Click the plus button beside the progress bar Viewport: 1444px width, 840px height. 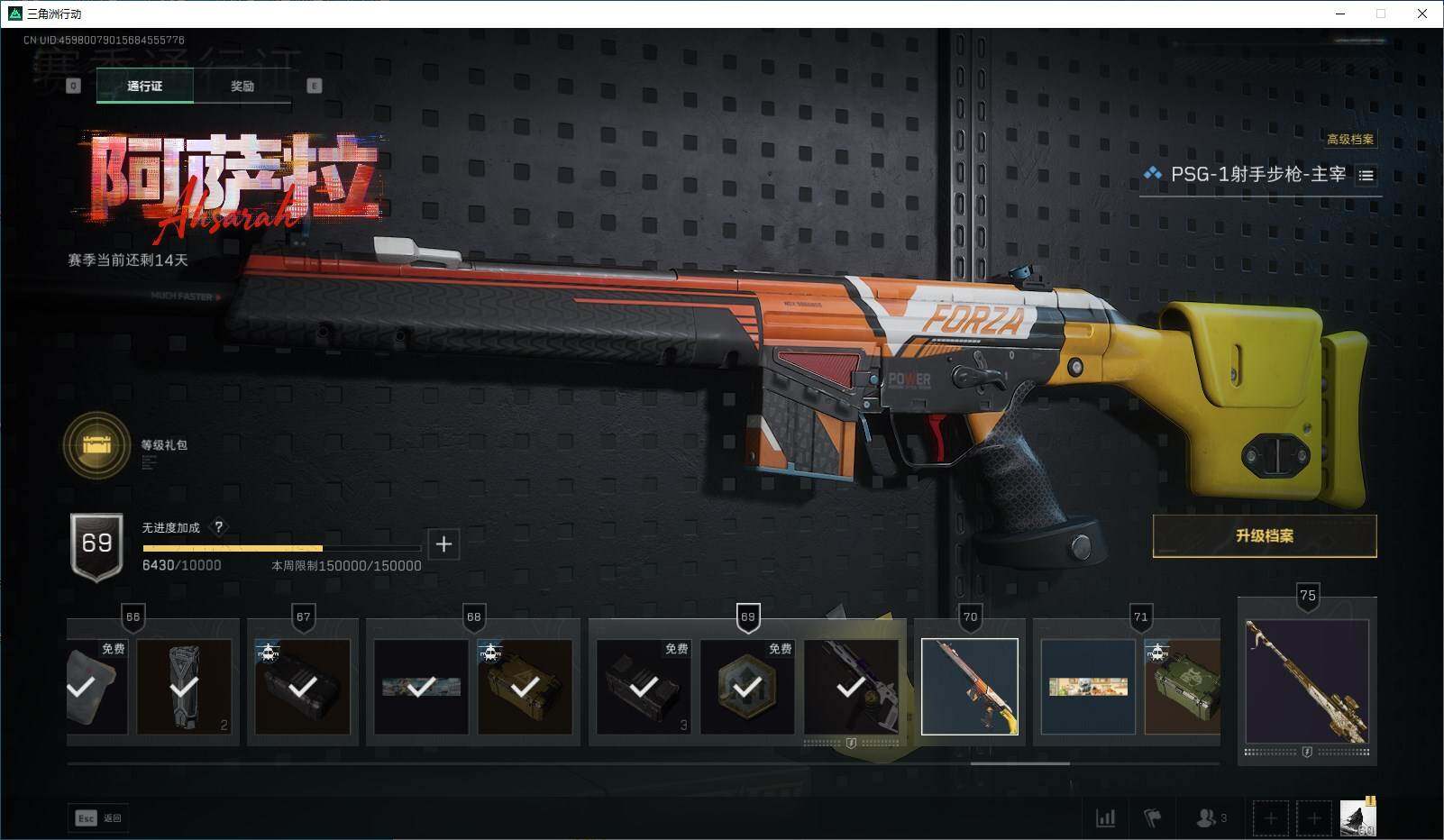point(443,544)
